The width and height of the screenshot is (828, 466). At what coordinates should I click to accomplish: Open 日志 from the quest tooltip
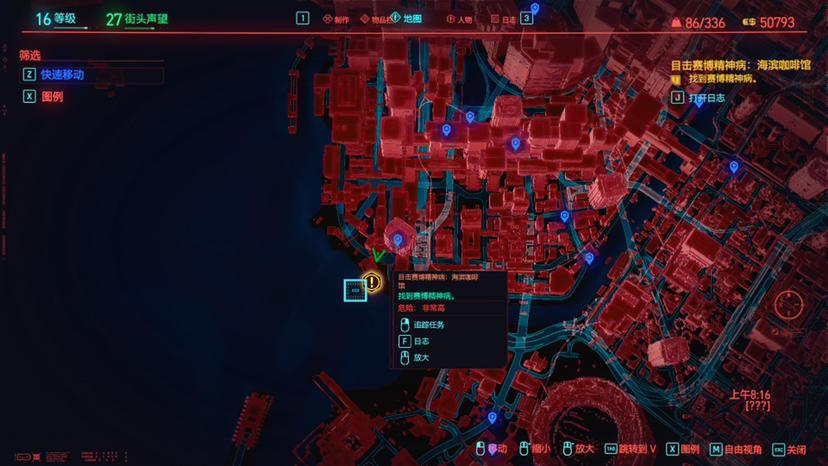(421, 341)
